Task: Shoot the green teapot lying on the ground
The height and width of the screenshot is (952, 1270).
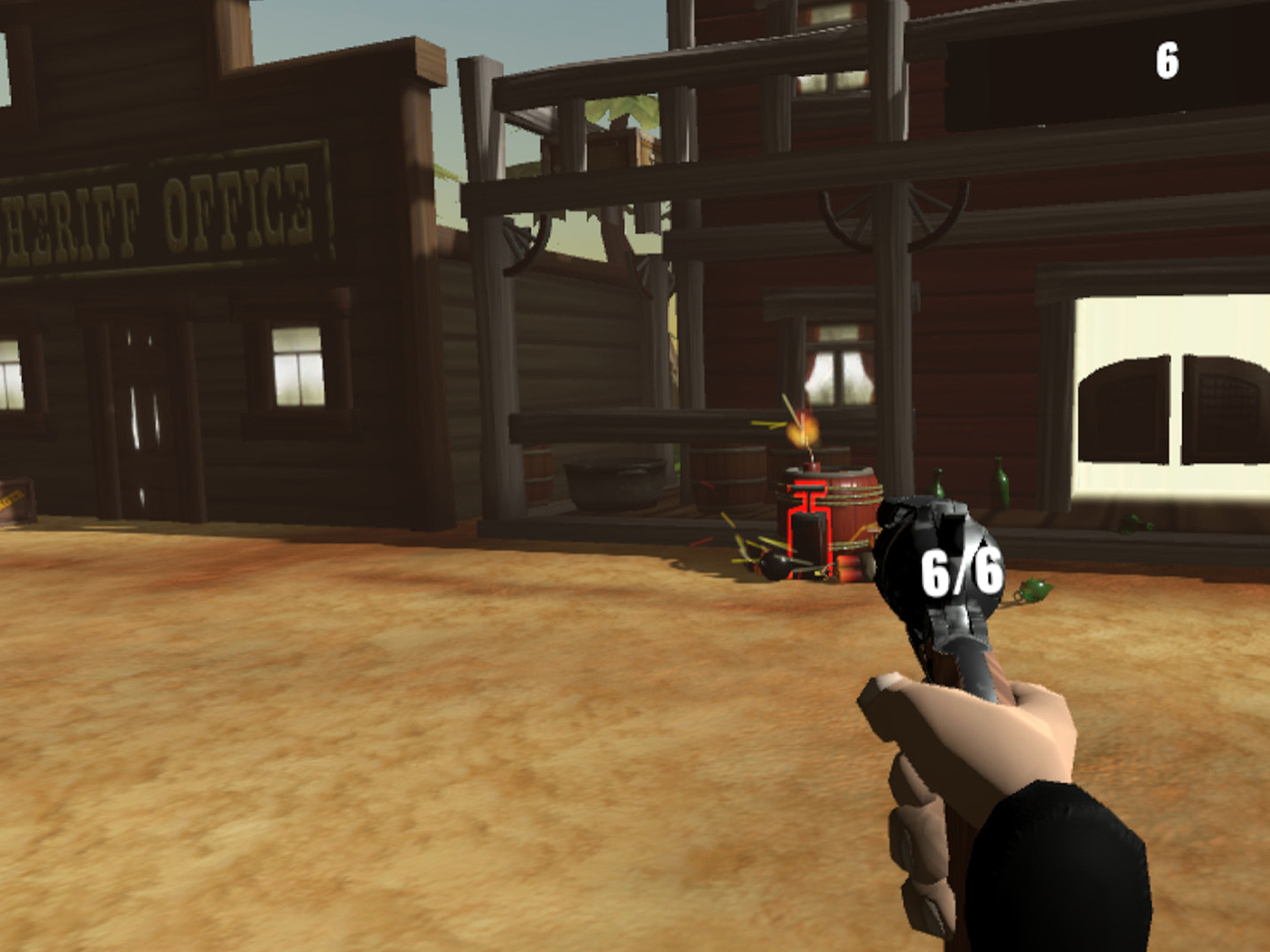Action: pos(1033,591)
